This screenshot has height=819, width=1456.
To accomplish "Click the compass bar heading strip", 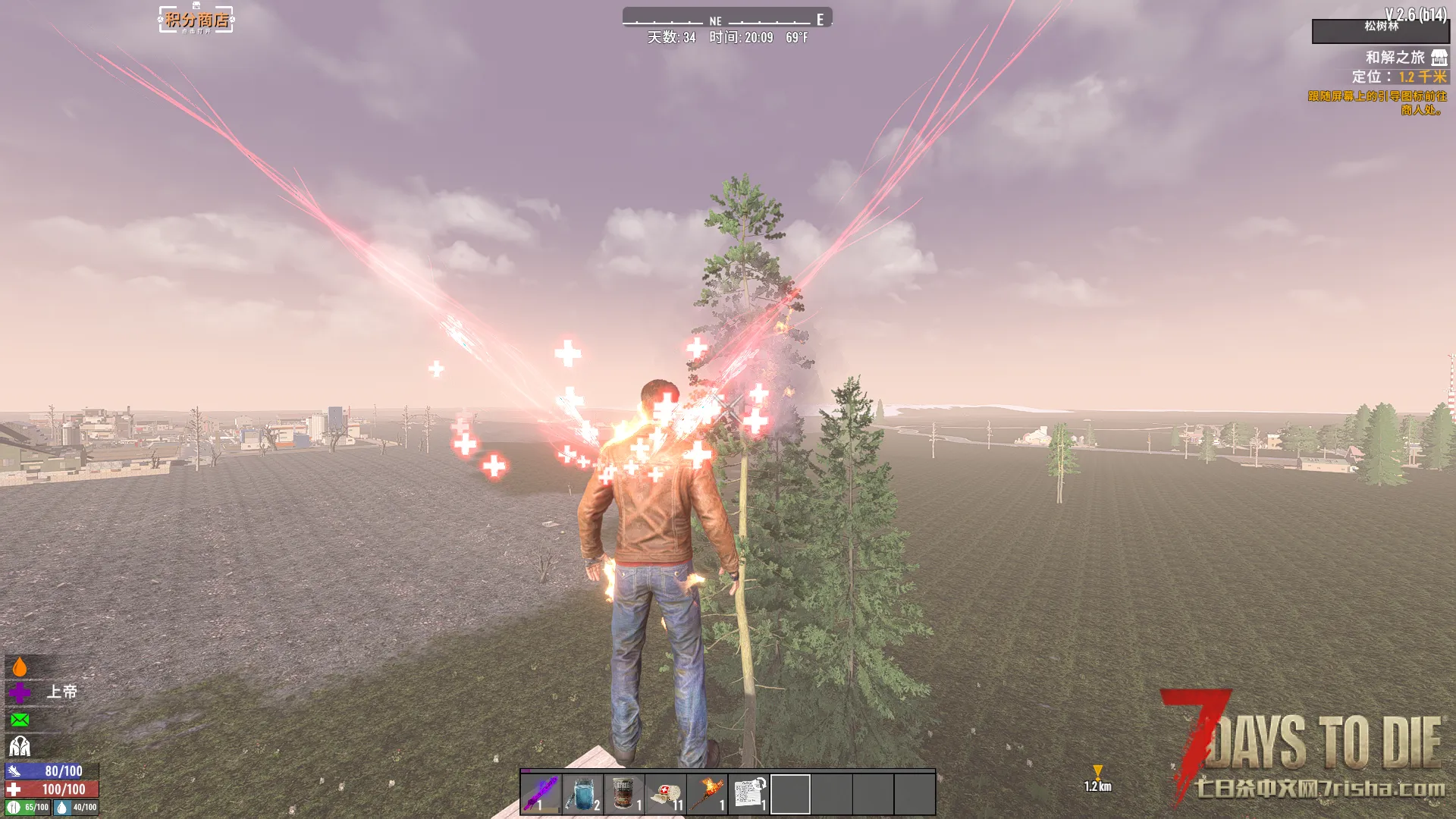I will tap(727, 18).
